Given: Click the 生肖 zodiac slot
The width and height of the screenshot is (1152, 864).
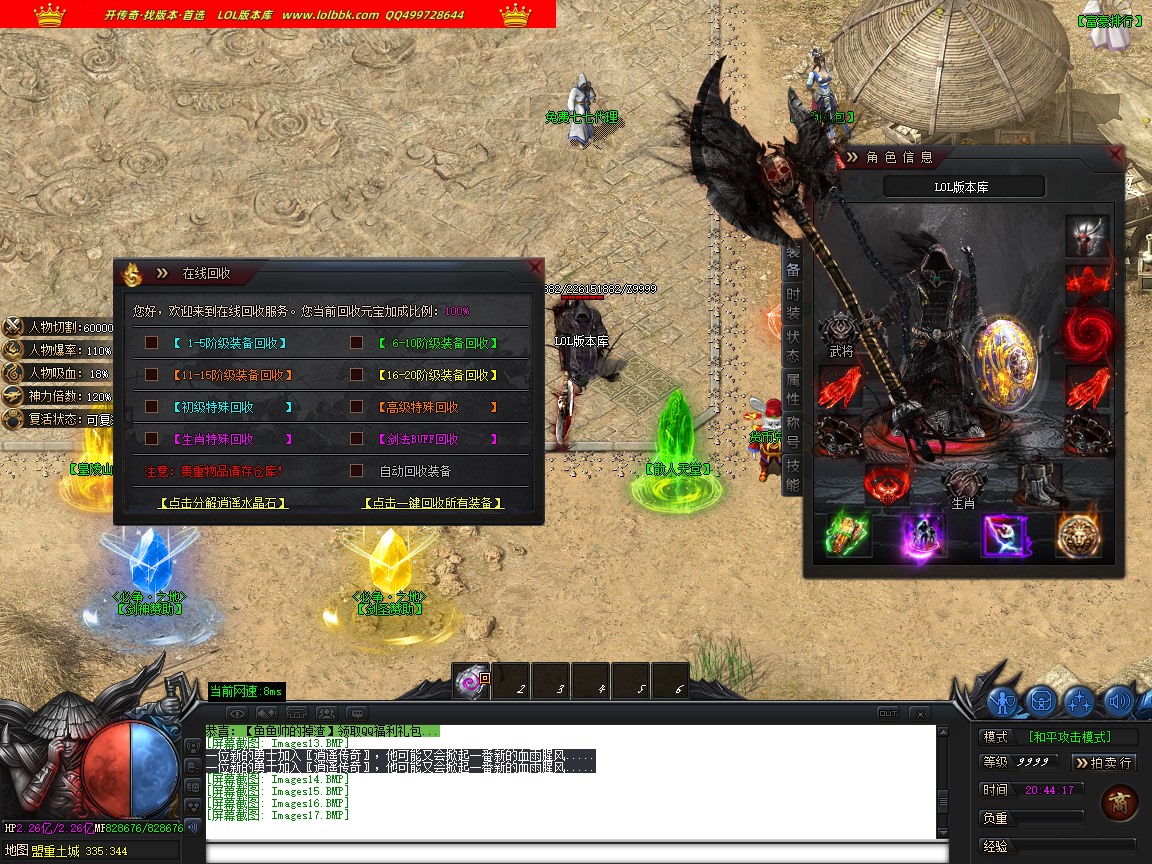Looking at the screenshot, I should (962, 485).
